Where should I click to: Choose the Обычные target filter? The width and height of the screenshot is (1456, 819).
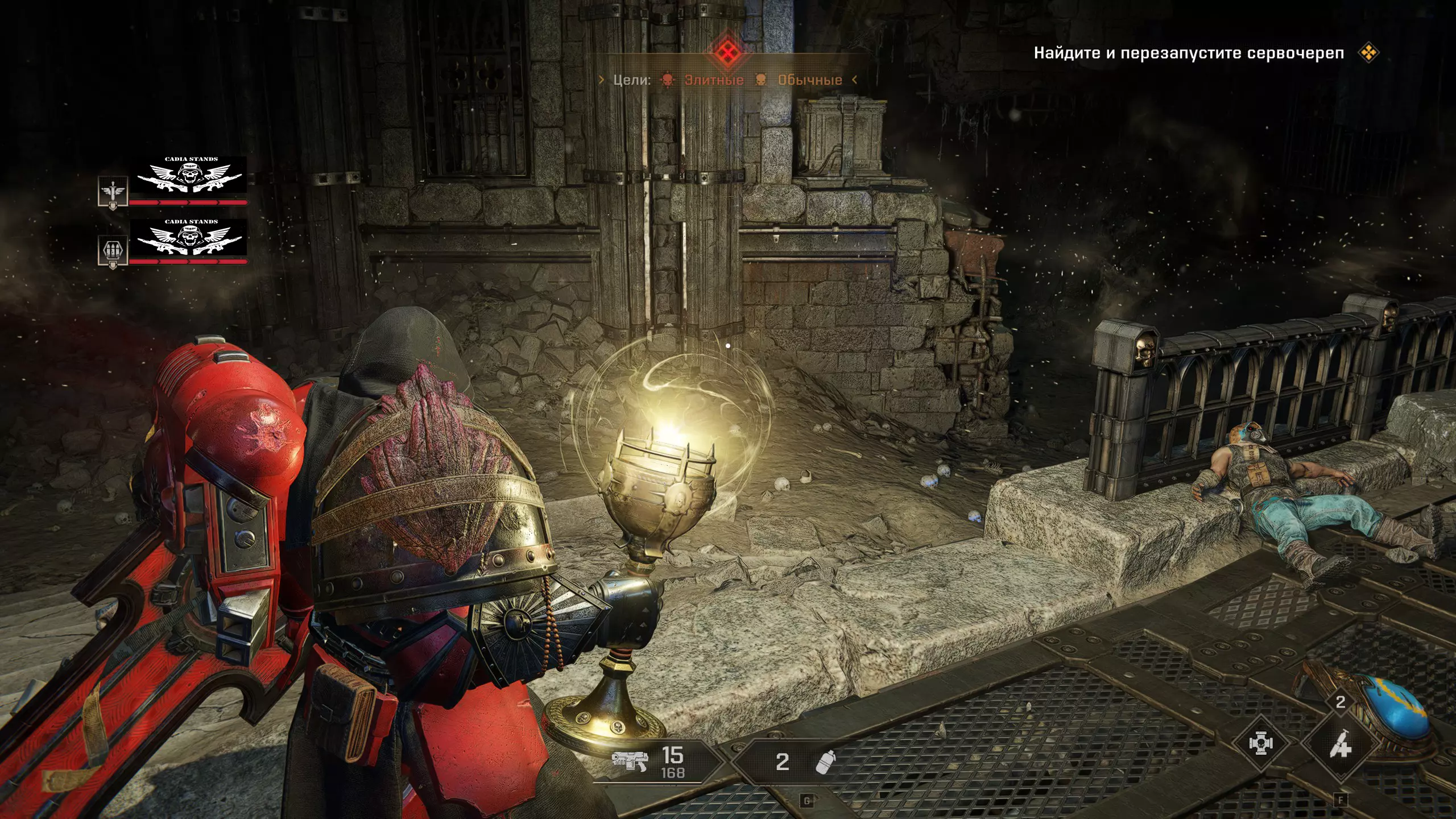(x=809, y=80)
